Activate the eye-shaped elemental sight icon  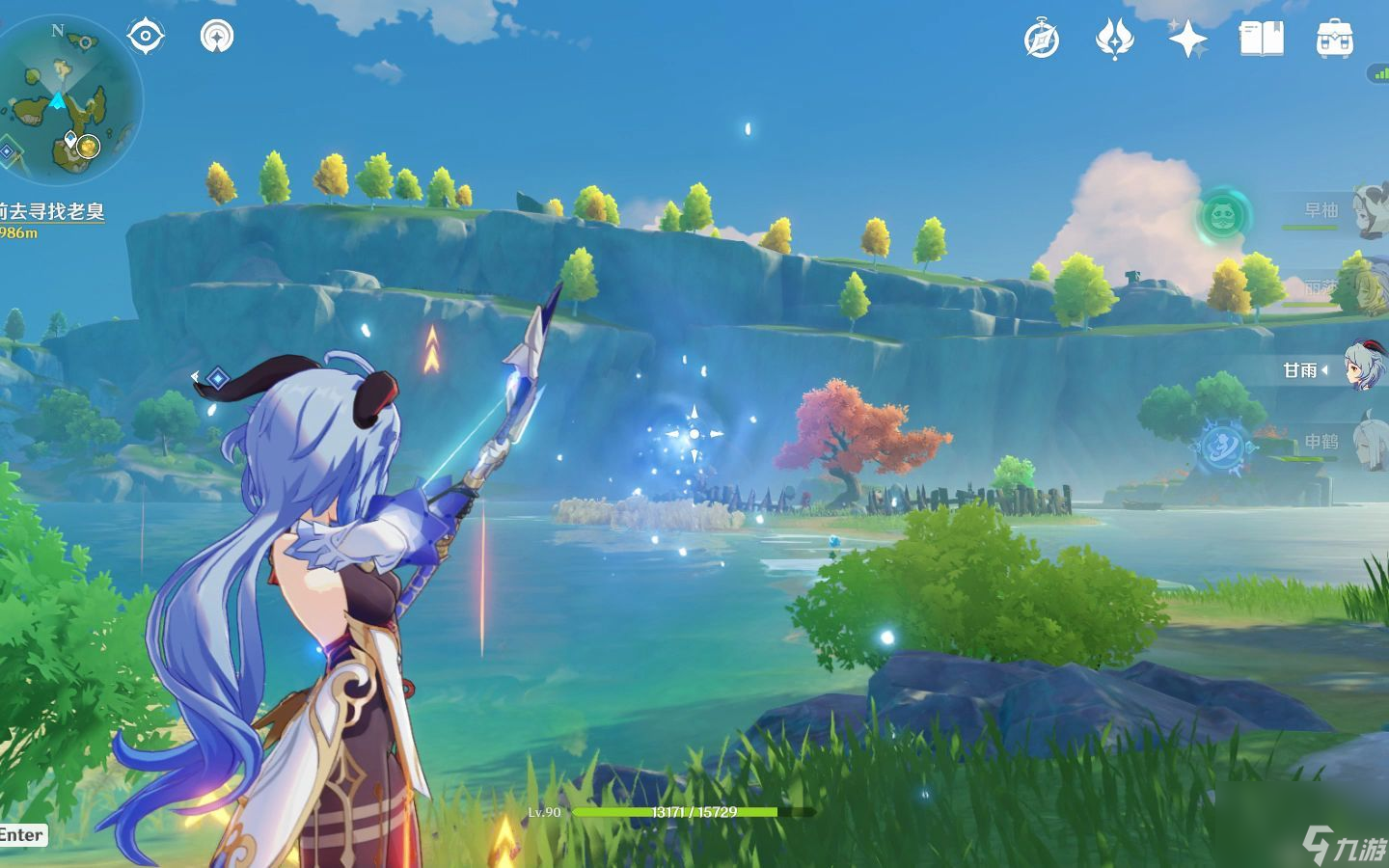[x=146, y=37]
